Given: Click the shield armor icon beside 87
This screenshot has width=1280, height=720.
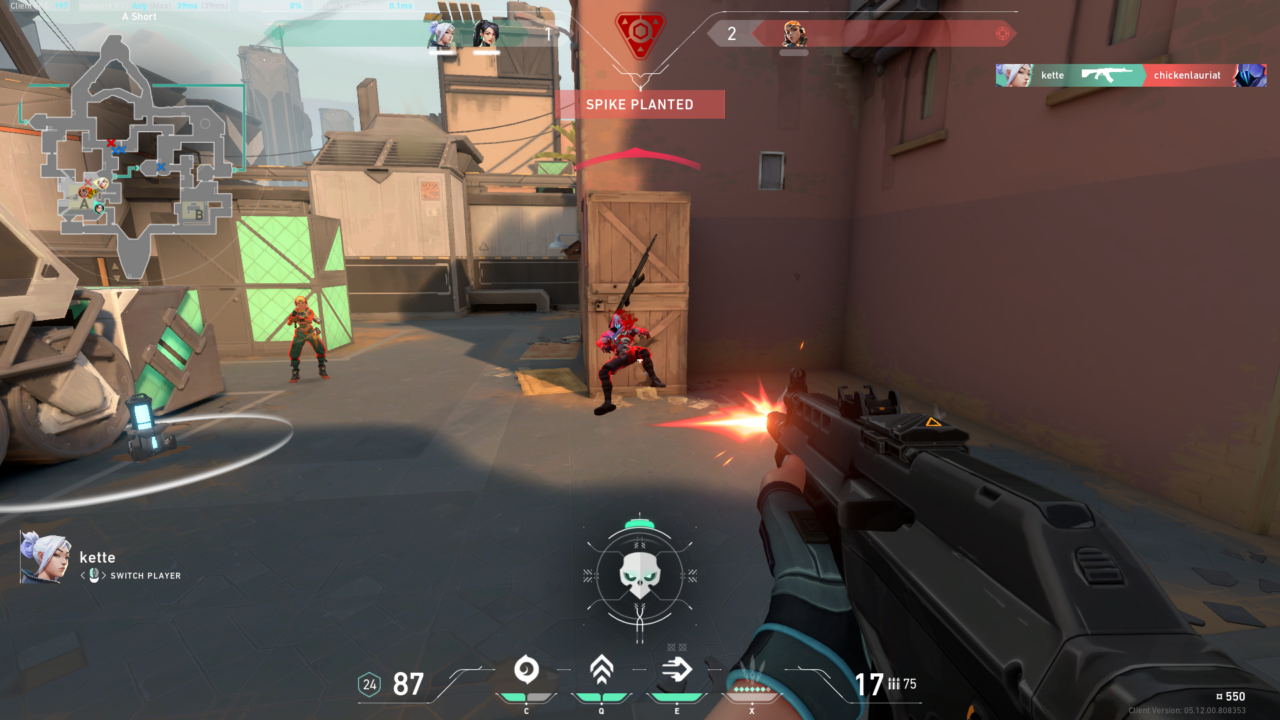Looking at the screenshot, I should tap(370, 685).
